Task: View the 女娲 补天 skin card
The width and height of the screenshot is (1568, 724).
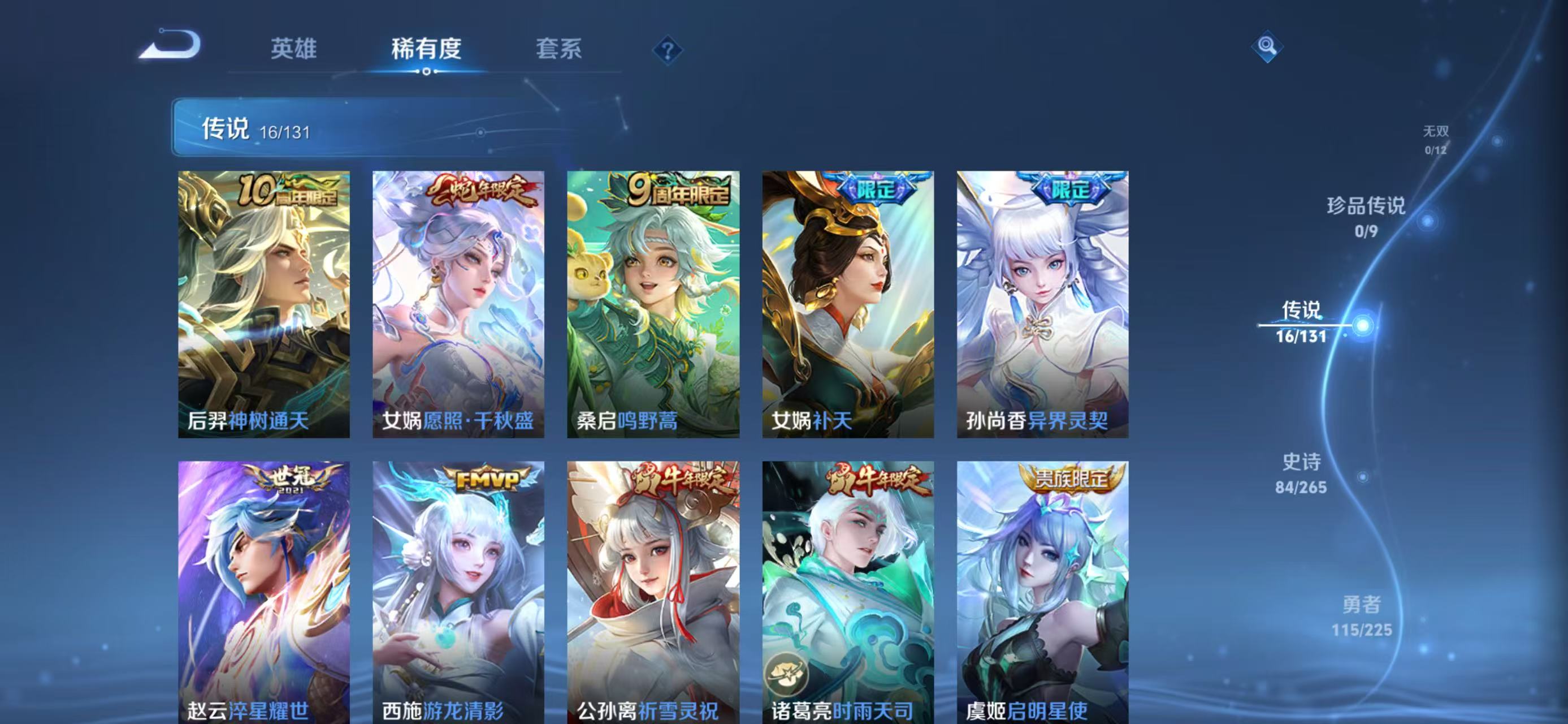Action: coord(848,304)
